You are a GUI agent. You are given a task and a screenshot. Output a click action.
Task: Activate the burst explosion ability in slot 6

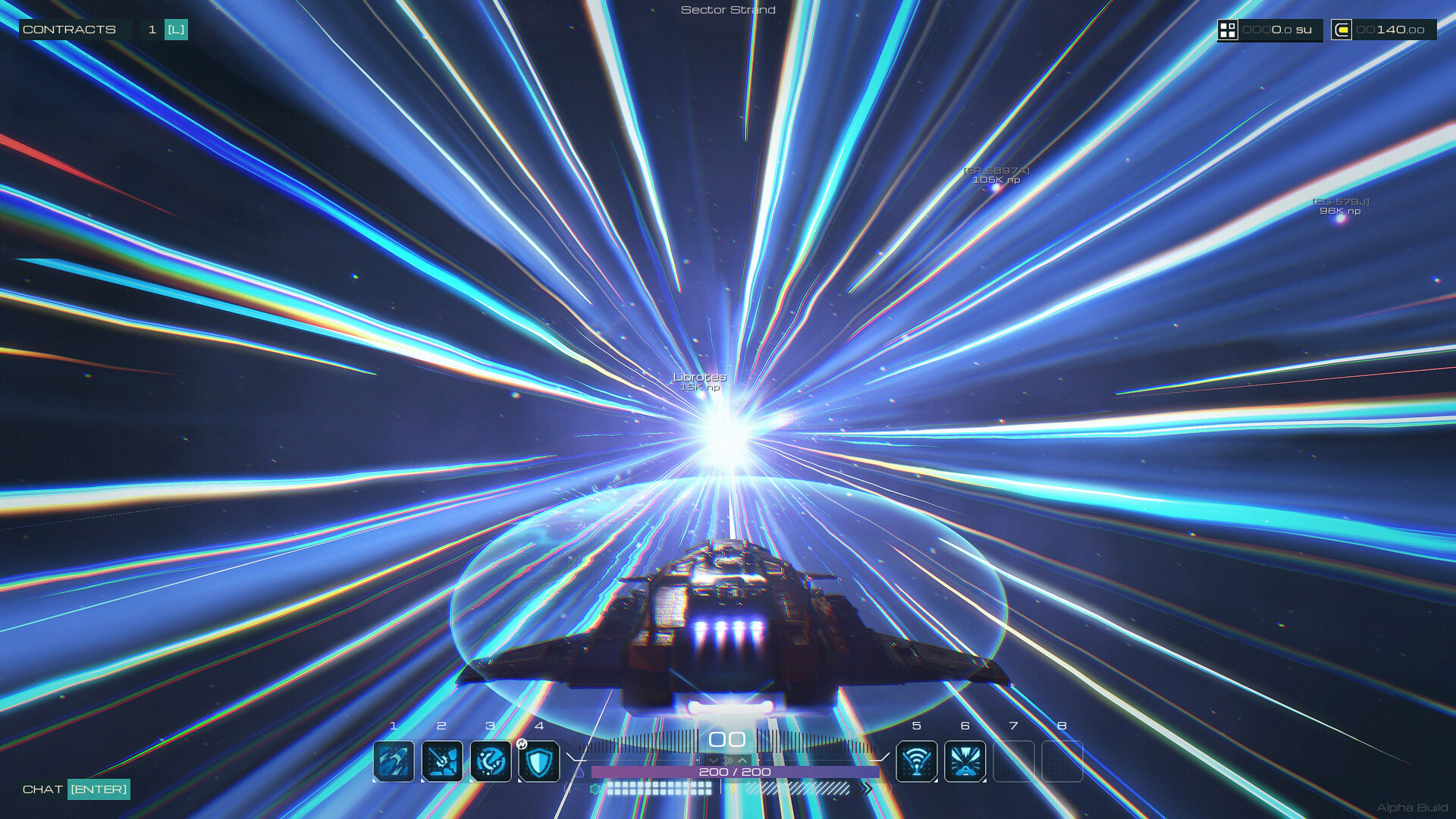965,761
